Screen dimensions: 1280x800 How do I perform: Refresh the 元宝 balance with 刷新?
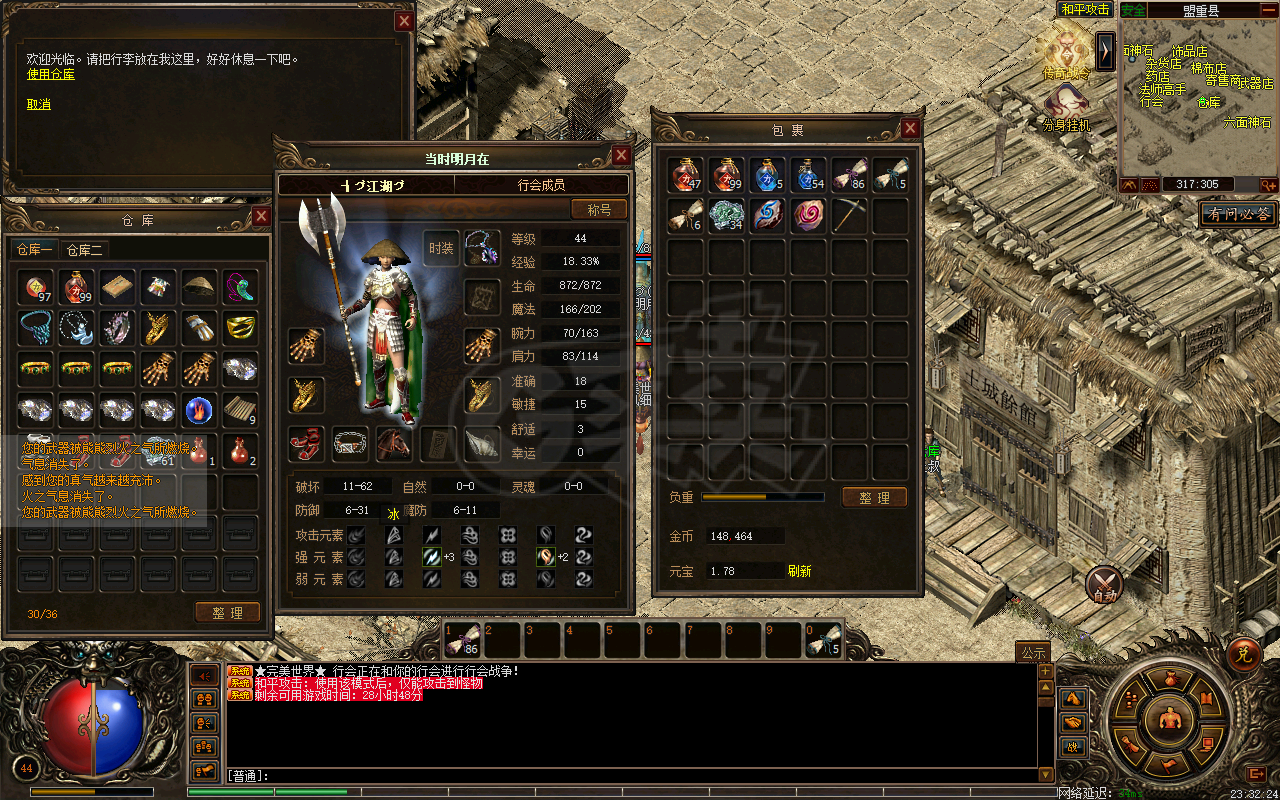[x=799, y=571]
